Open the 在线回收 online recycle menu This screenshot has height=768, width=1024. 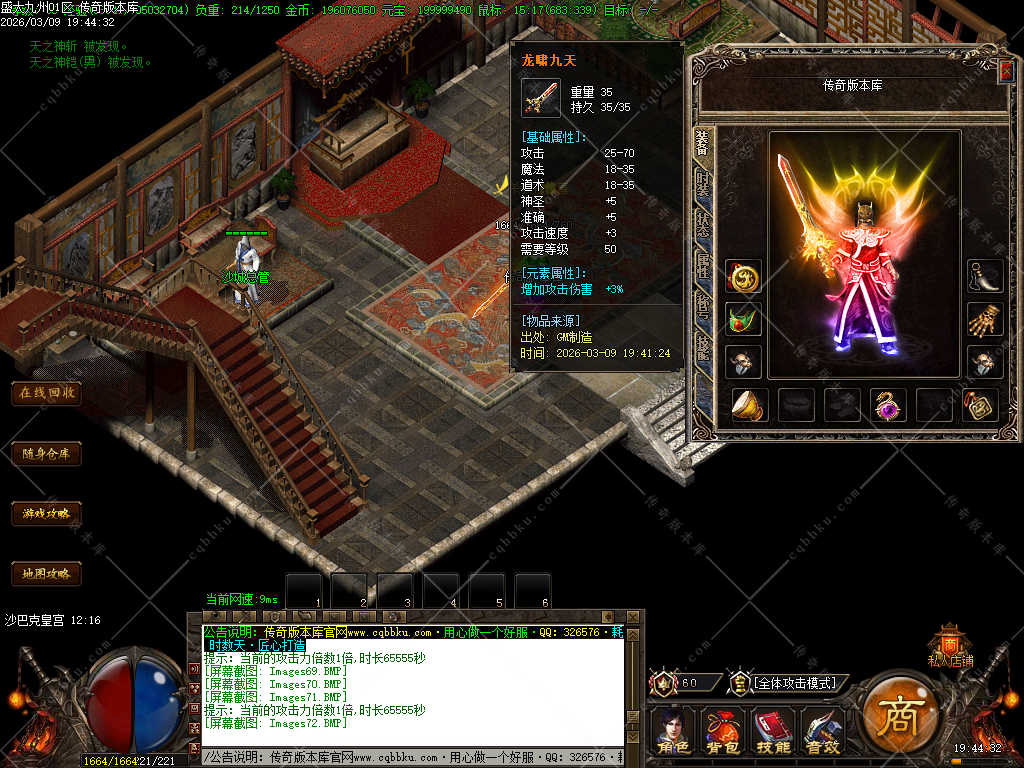pyautogui.click(x=46, y=393)
